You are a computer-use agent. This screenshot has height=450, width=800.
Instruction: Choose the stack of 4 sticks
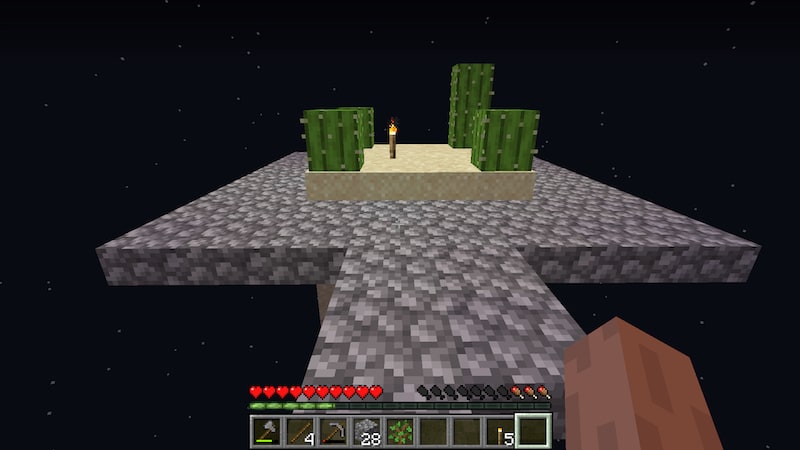coord(300,431)
